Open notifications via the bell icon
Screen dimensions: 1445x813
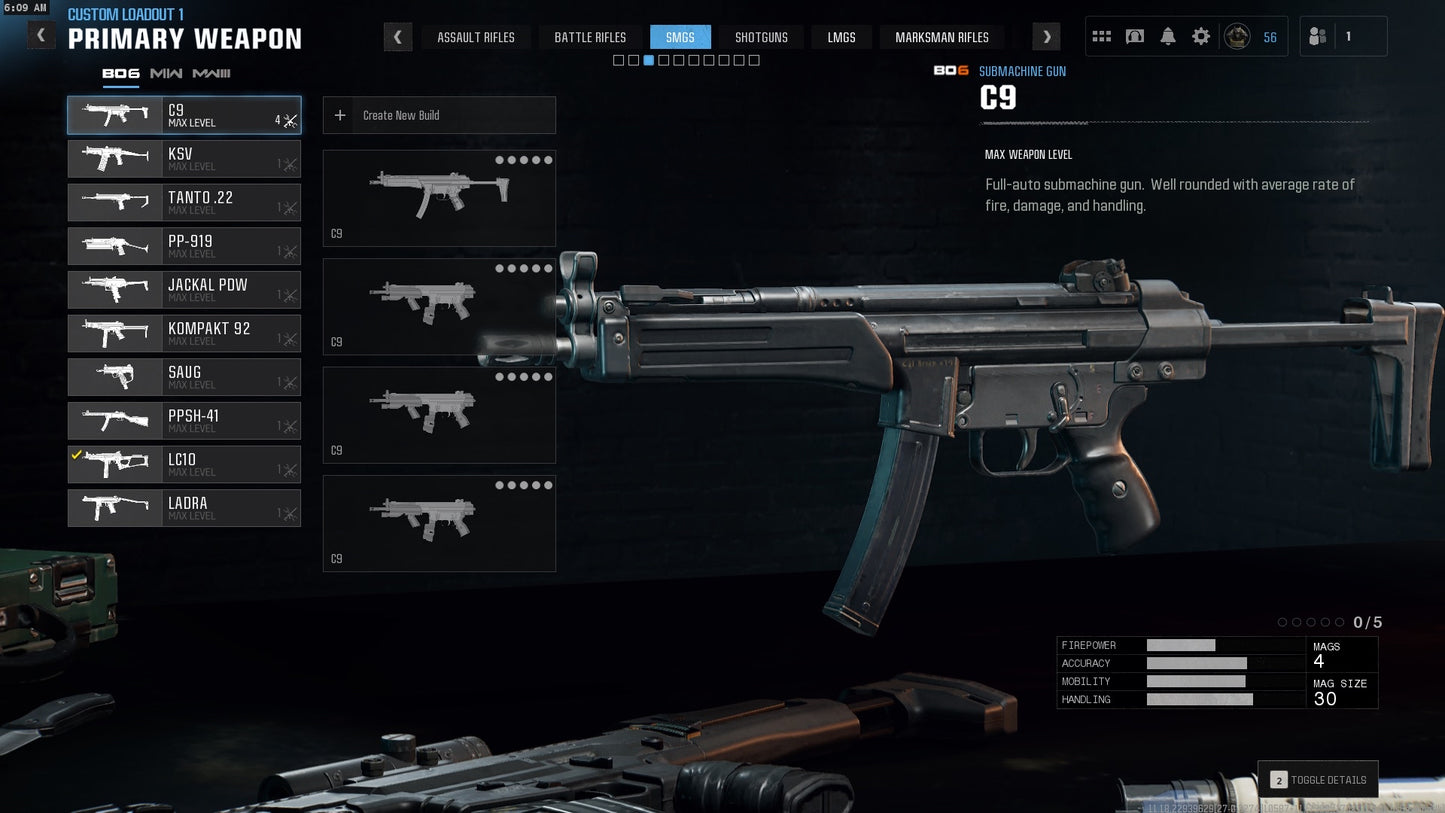coord(1167,35)
